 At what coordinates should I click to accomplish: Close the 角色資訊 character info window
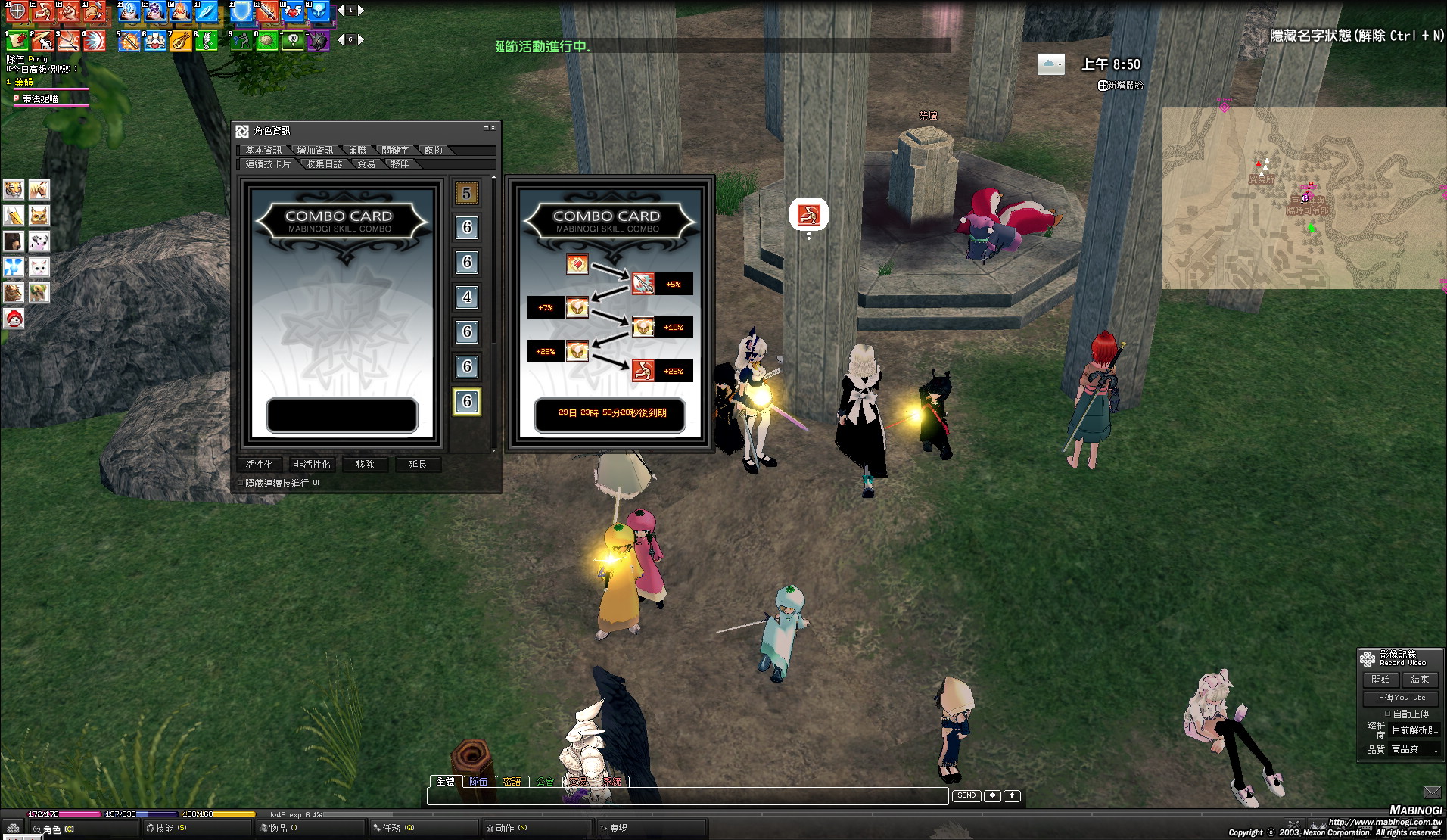pyautogui.click(x=493, y=127)
